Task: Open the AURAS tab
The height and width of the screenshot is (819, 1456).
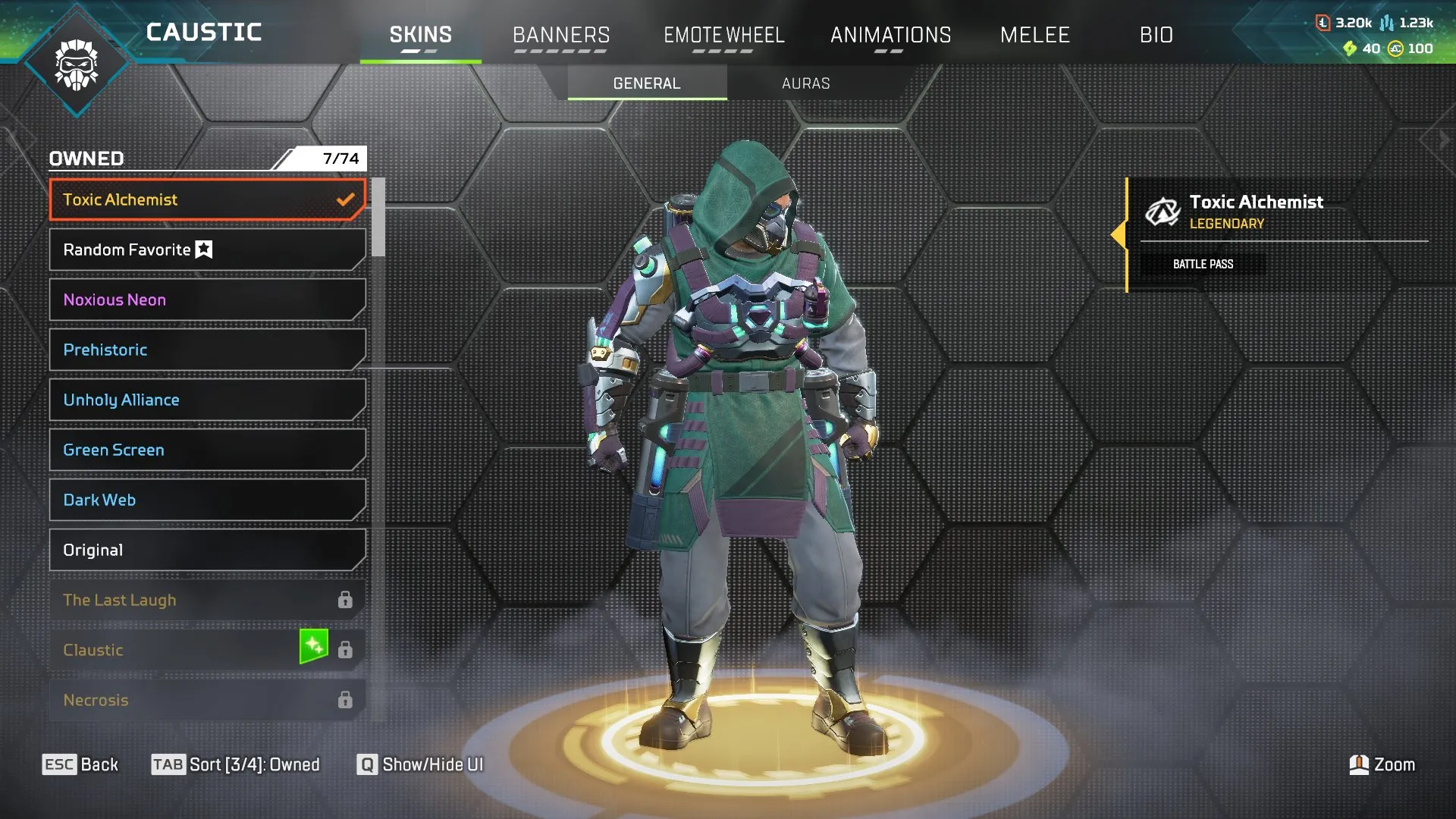Action: tap(805, 83)
